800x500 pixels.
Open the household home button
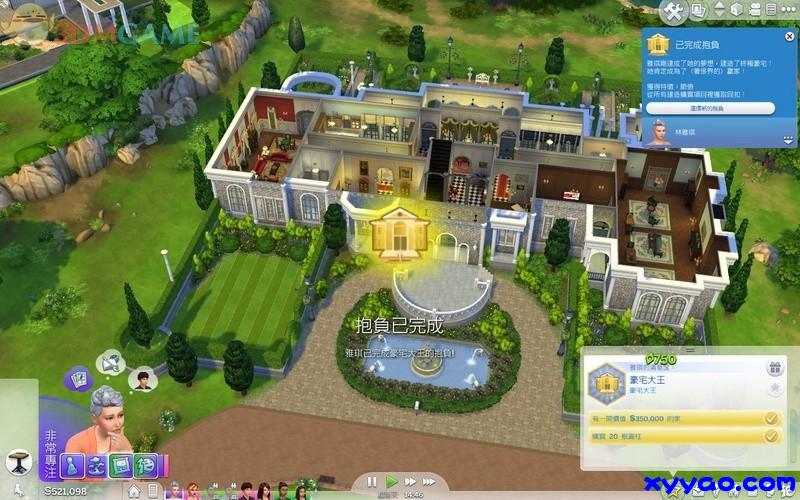(133, 490)
